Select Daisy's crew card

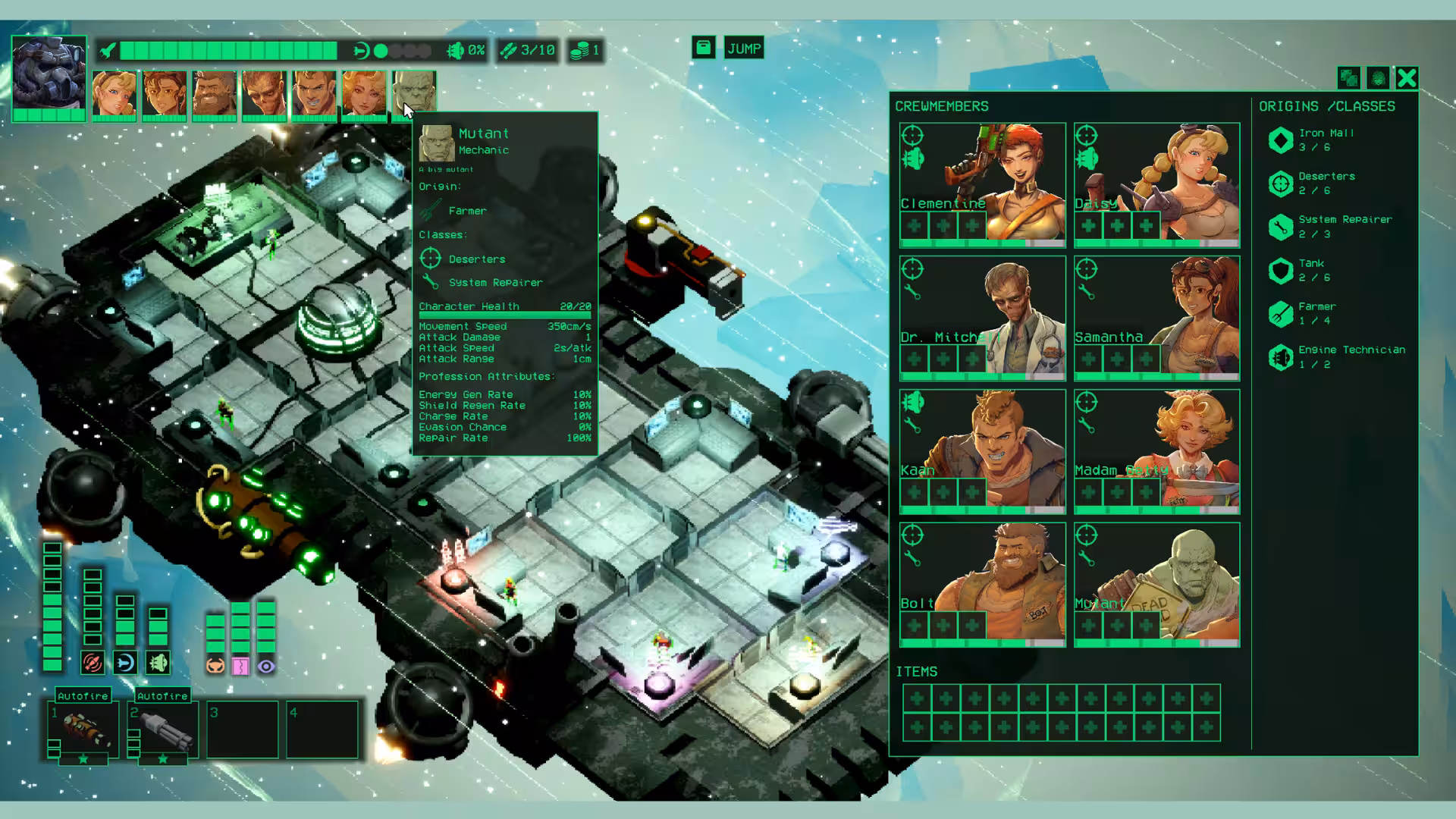click(1156, 184)
